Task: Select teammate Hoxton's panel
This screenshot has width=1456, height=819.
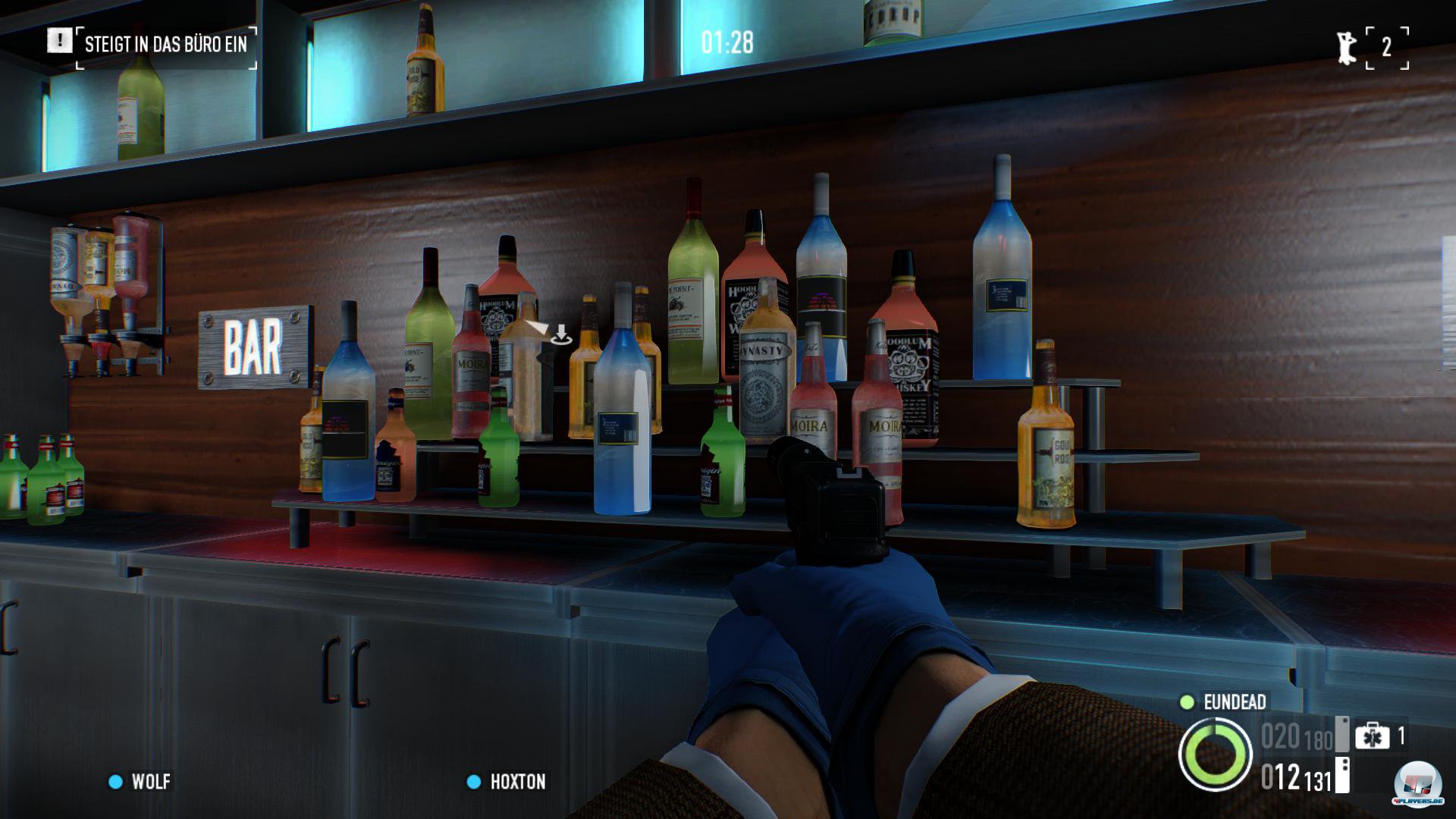Action: click(x=507, y=782)
